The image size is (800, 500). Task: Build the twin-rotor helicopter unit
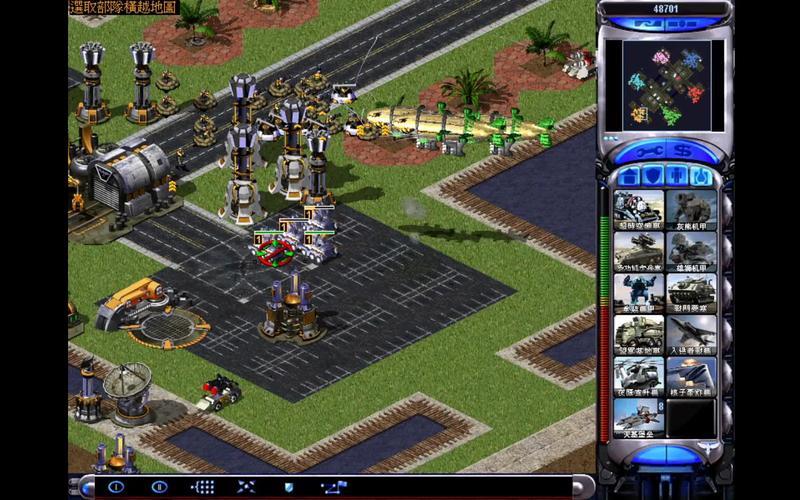point(639,374)
